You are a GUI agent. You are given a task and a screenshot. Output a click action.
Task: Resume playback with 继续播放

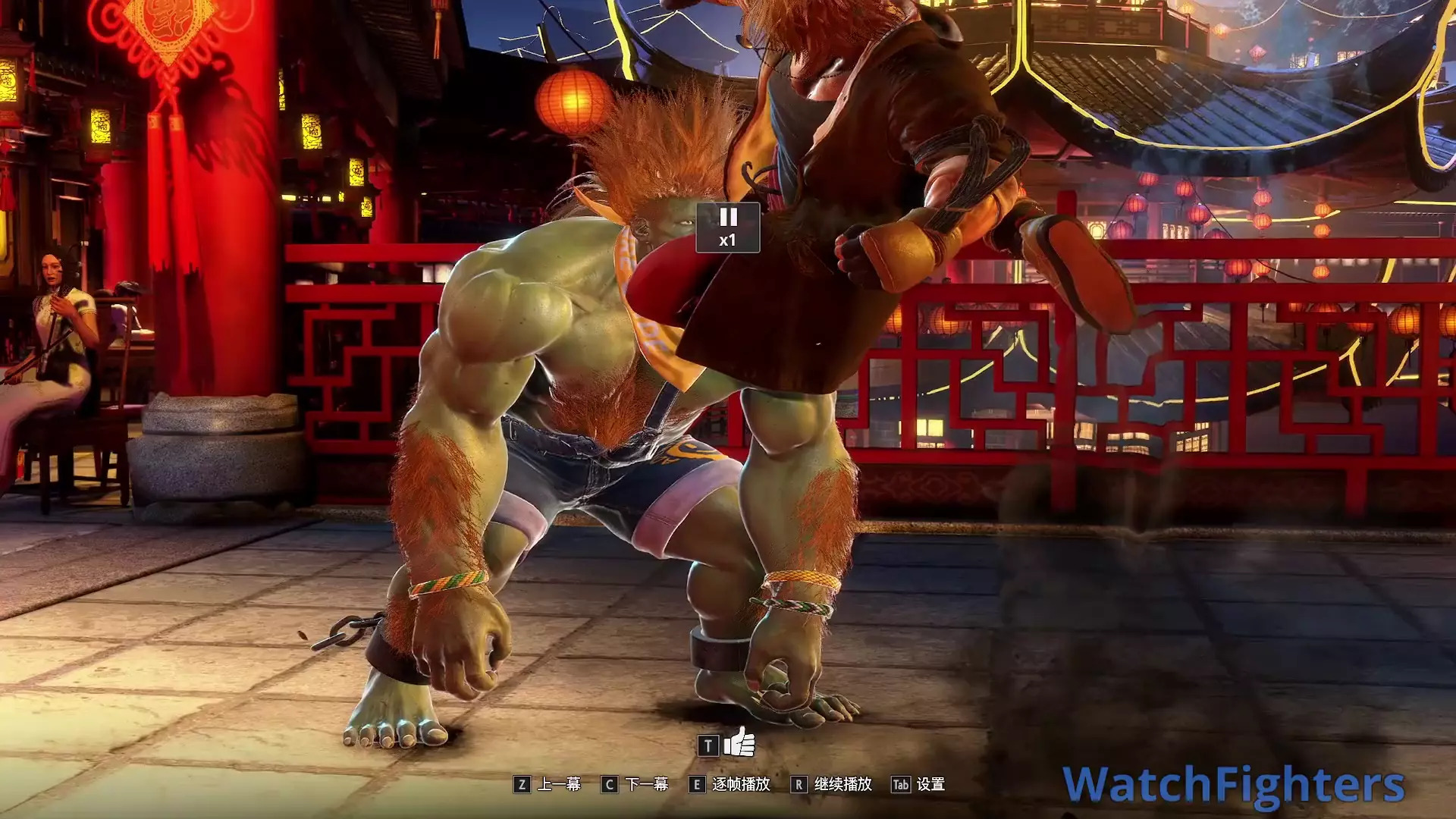click(x=831, y=784)
